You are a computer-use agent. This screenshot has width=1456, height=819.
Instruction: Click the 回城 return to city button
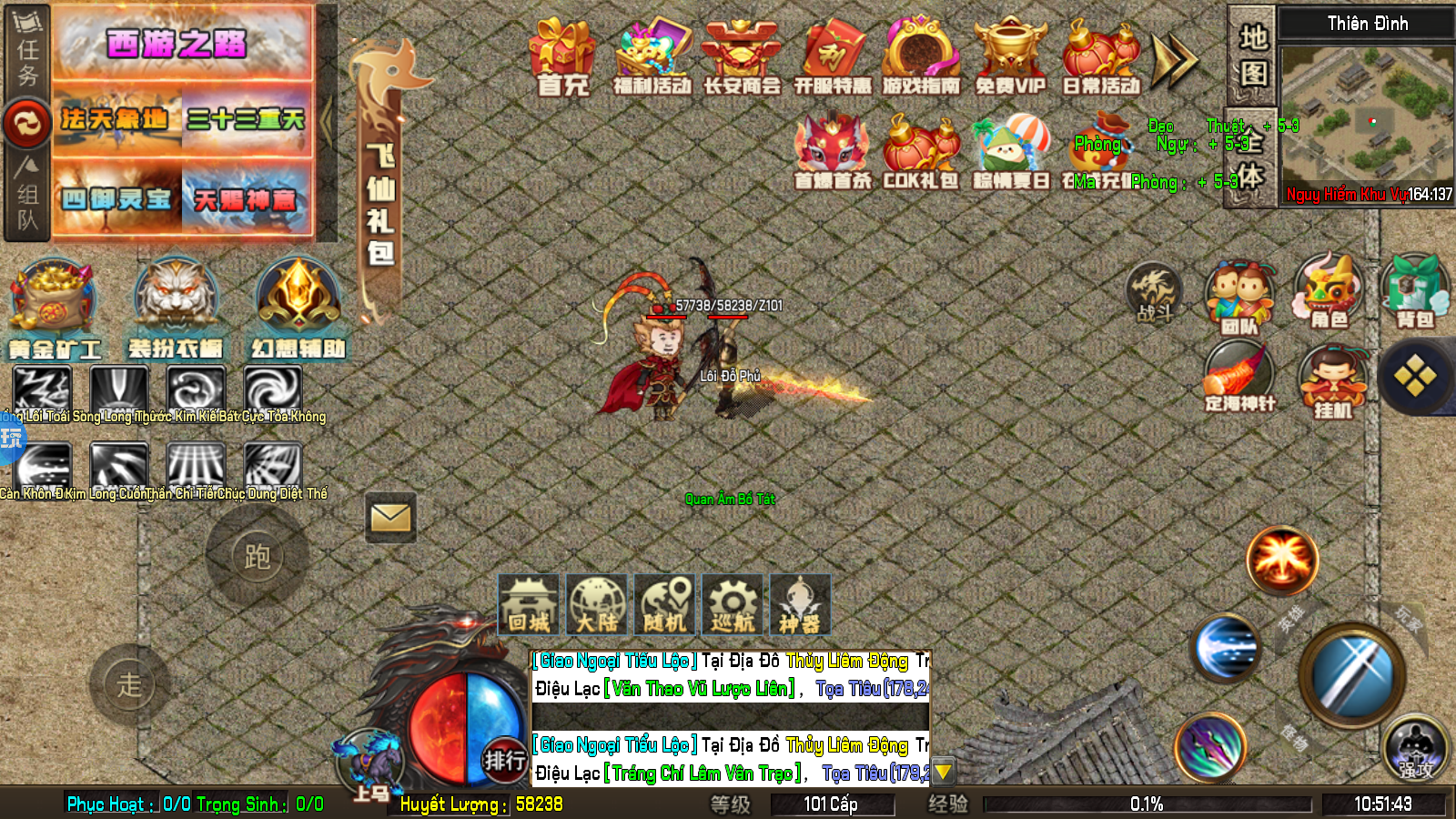pyautogui.click(x=529, y=604)
